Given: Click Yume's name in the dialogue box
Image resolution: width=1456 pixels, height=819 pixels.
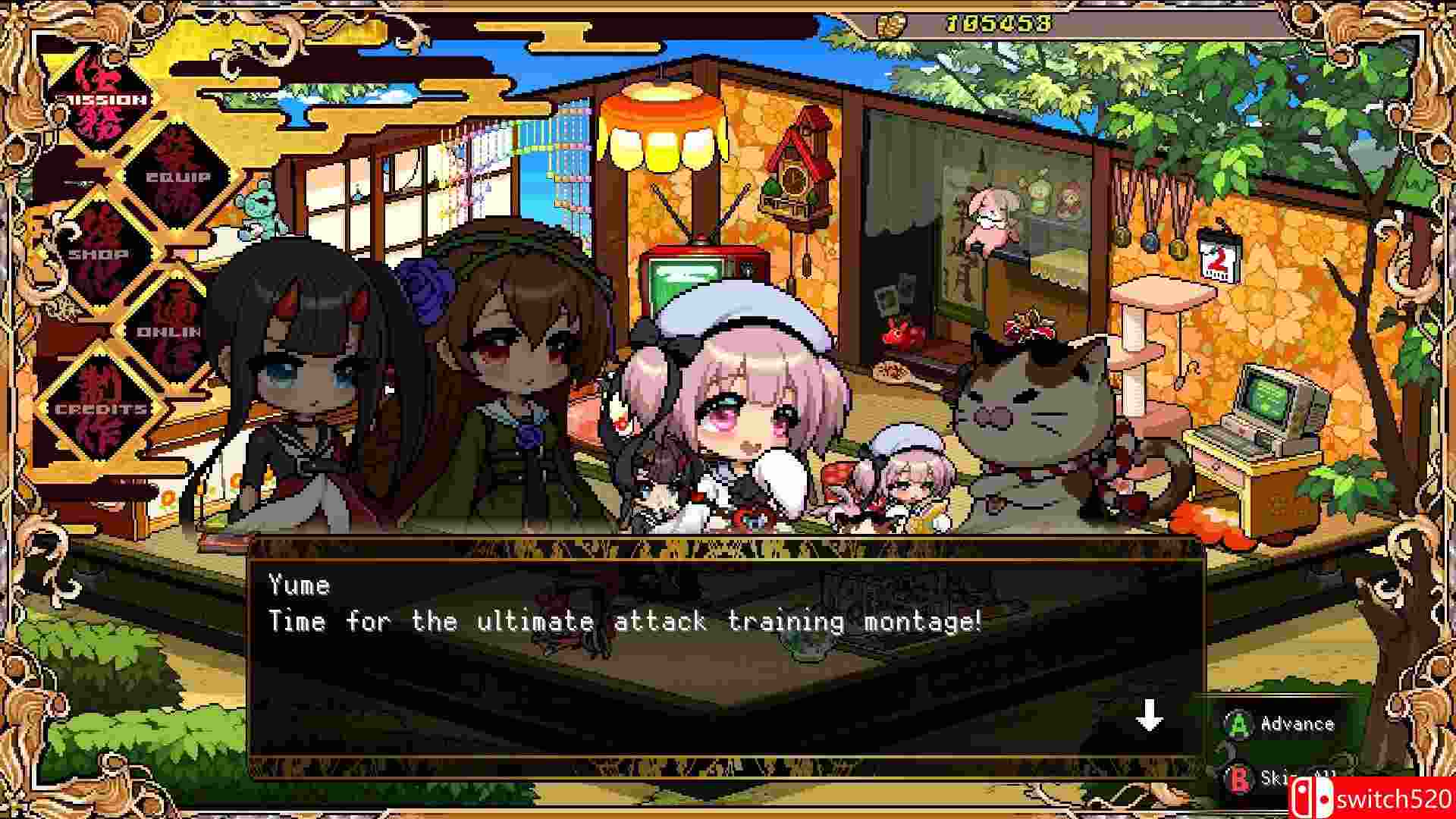Looking at the screenshot, I should point(300,584).
